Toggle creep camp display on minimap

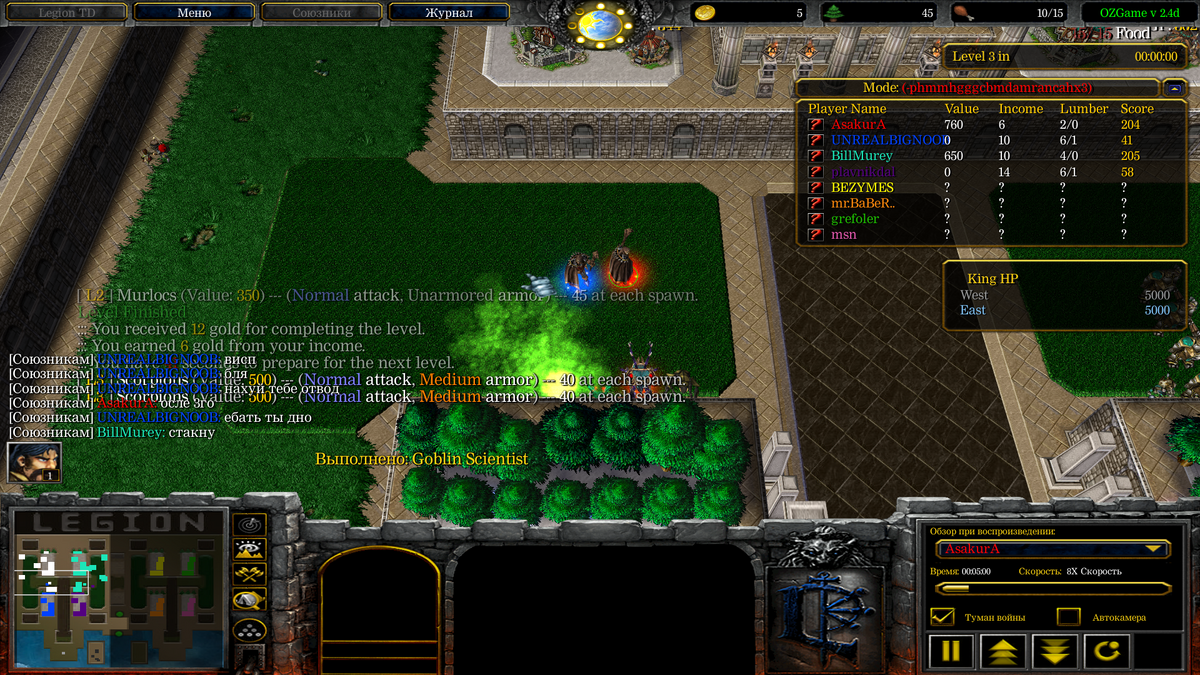pos(249,600)
